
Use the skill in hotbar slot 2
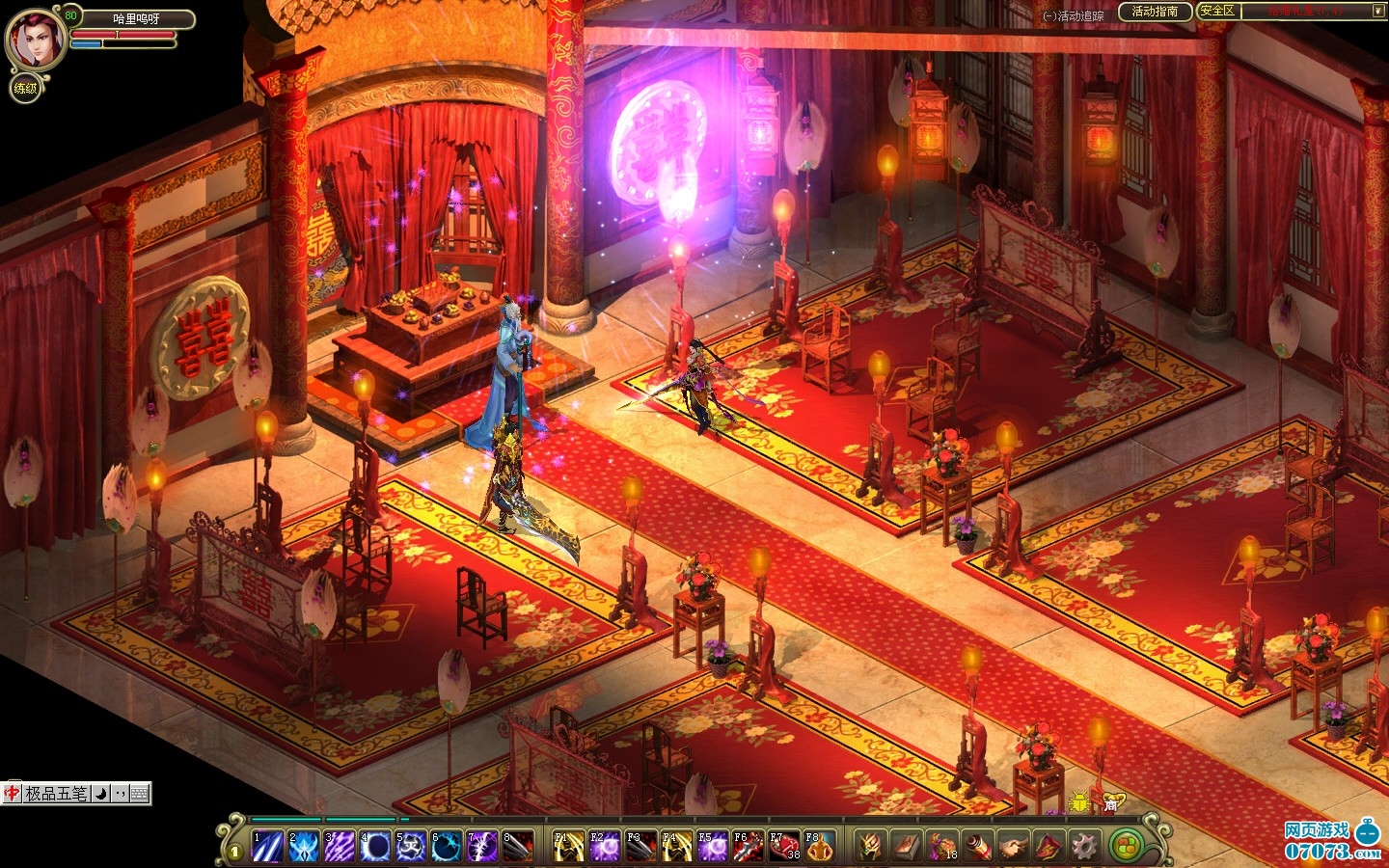pos(303,846)
